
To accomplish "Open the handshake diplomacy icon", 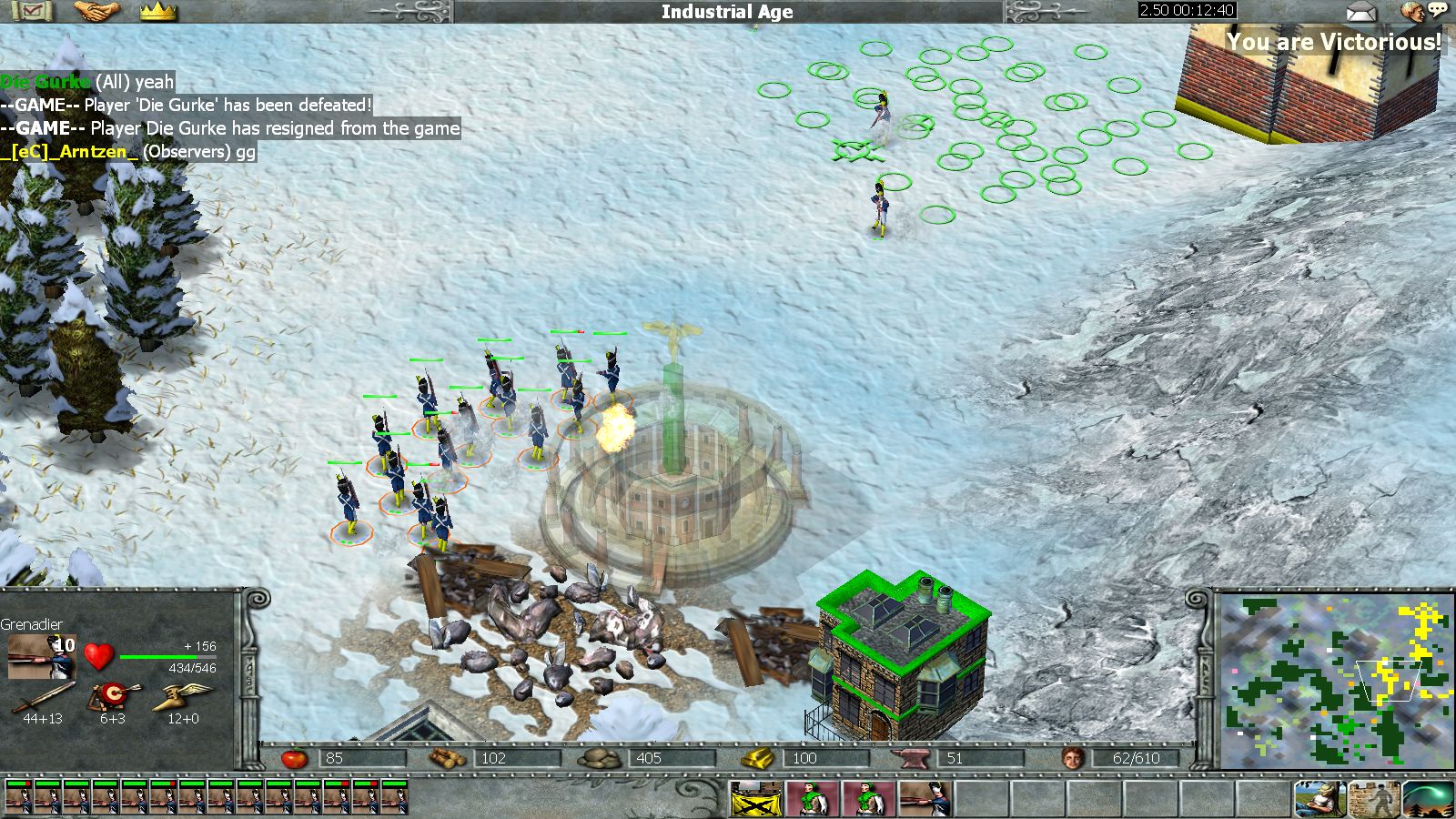I will (x=96, y=11).
